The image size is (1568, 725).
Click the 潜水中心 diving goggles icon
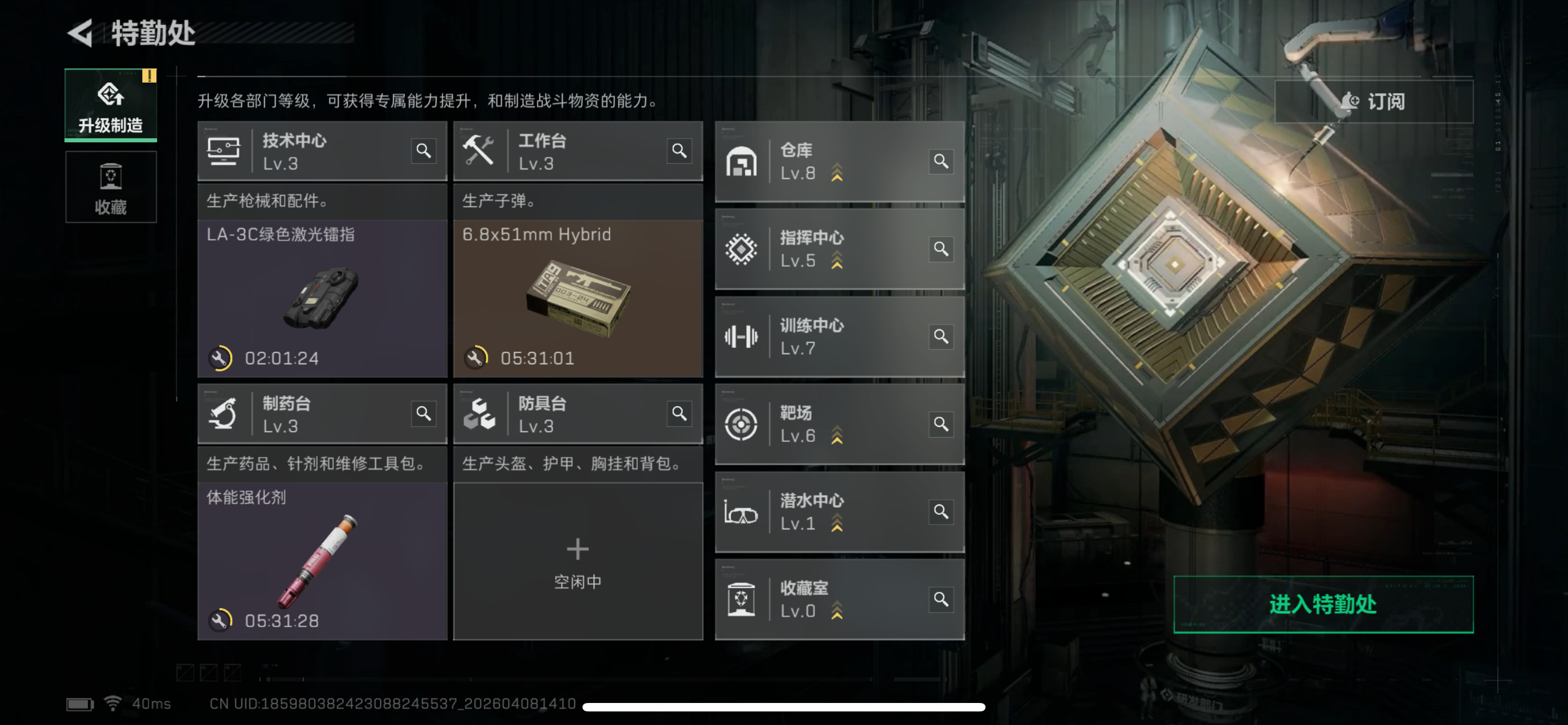tap(742, 512)
